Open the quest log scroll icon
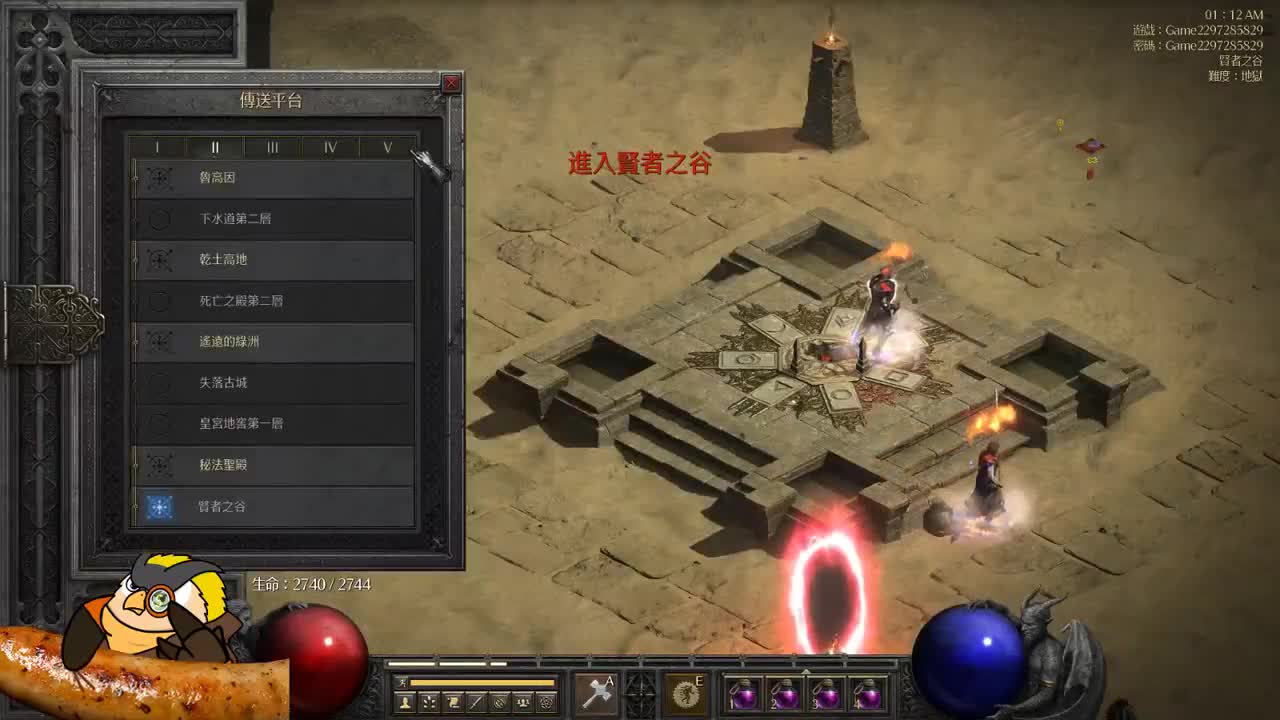1280x720 pixels. 453,701
